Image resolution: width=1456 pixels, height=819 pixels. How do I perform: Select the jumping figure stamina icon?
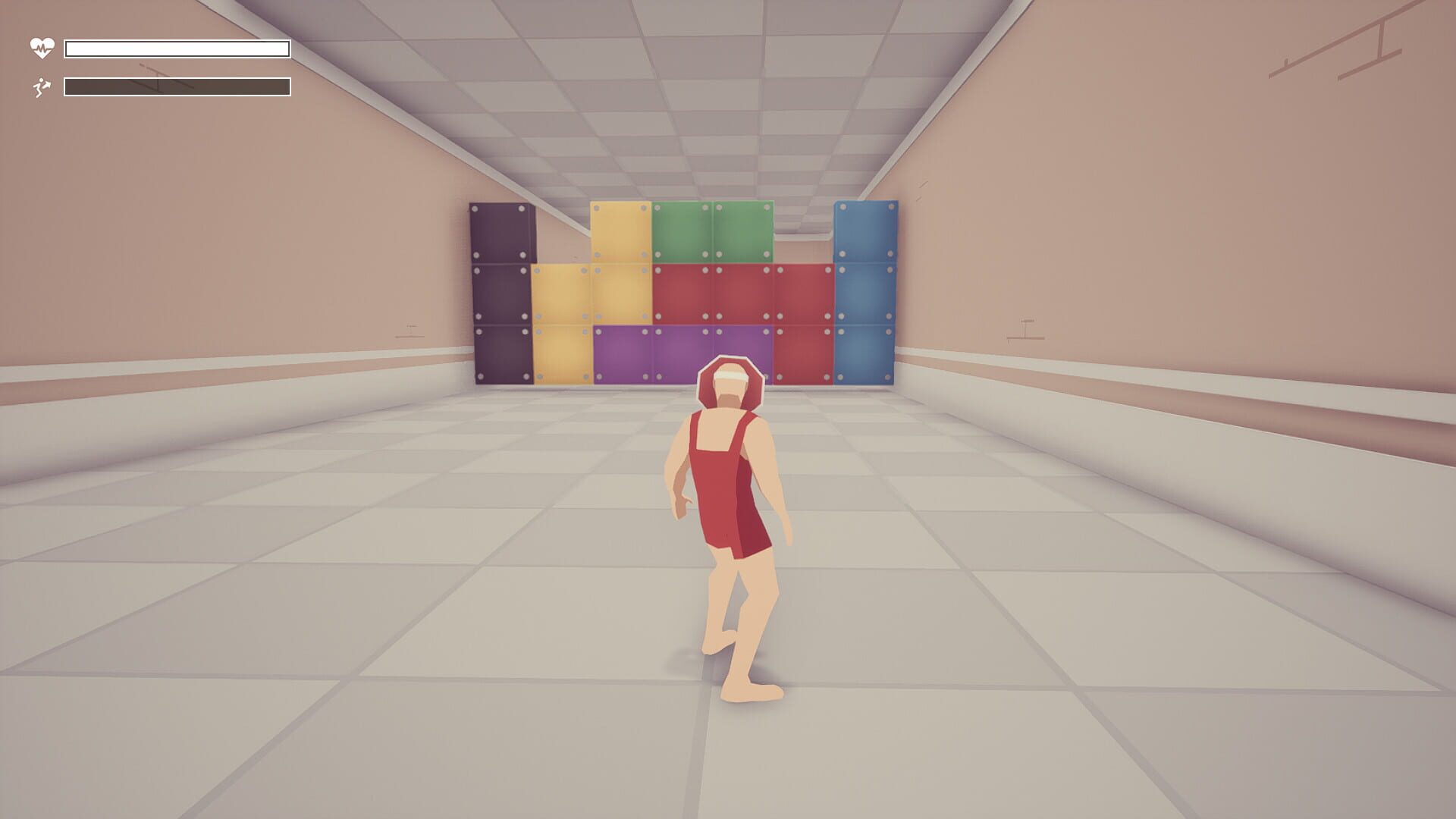click(41, 87)
